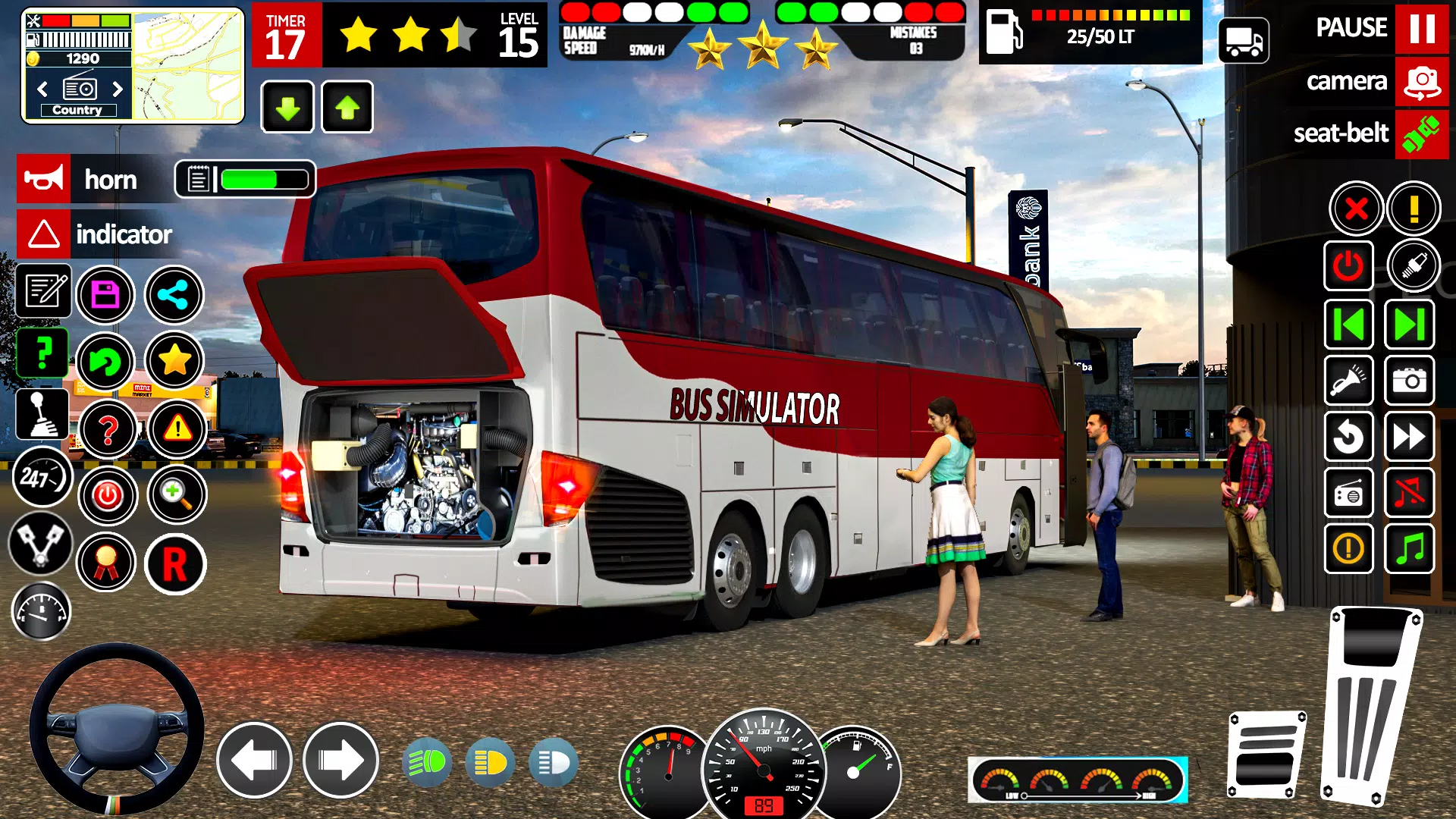1456x819 pixels.
Task: Open the achievements medal icon
Action: 107,561
